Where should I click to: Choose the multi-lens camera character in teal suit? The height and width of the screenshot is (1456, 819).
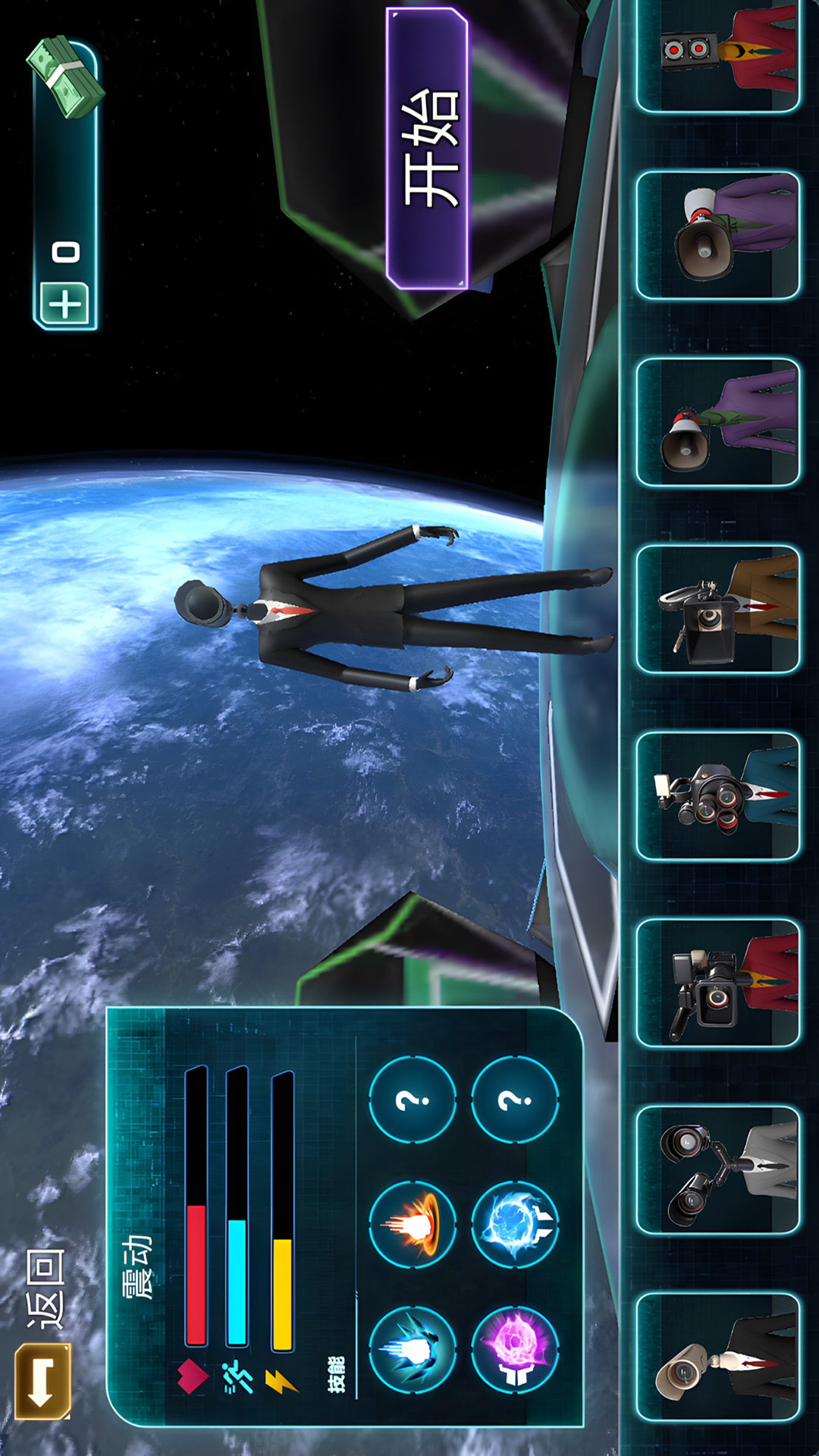point(717,796)
